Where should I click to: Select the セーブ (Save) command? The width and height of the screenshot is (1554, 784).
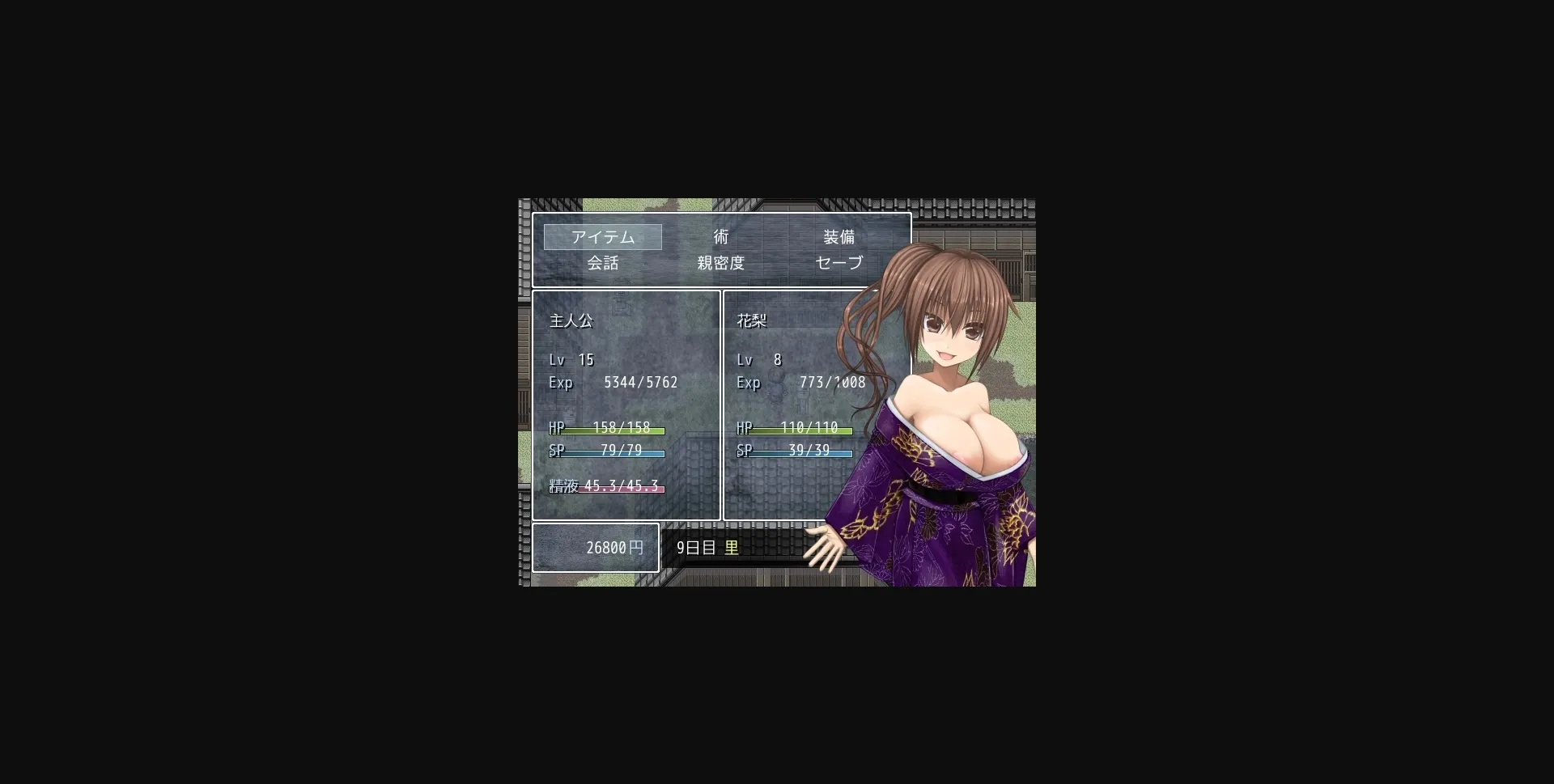(x=837, y=262)
